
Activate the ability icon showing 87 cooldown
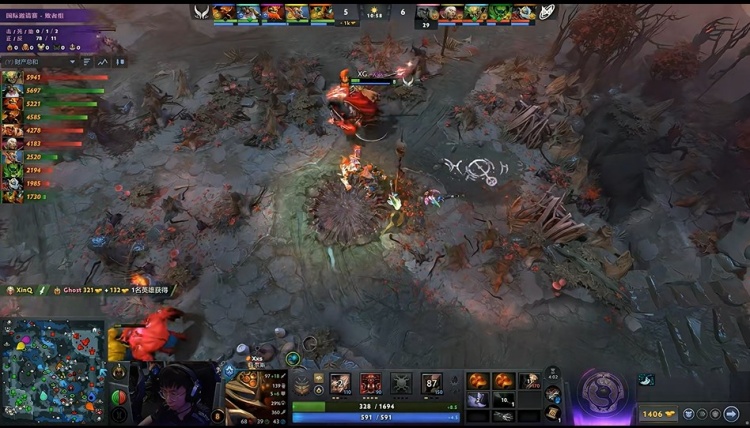click(432, 383)
